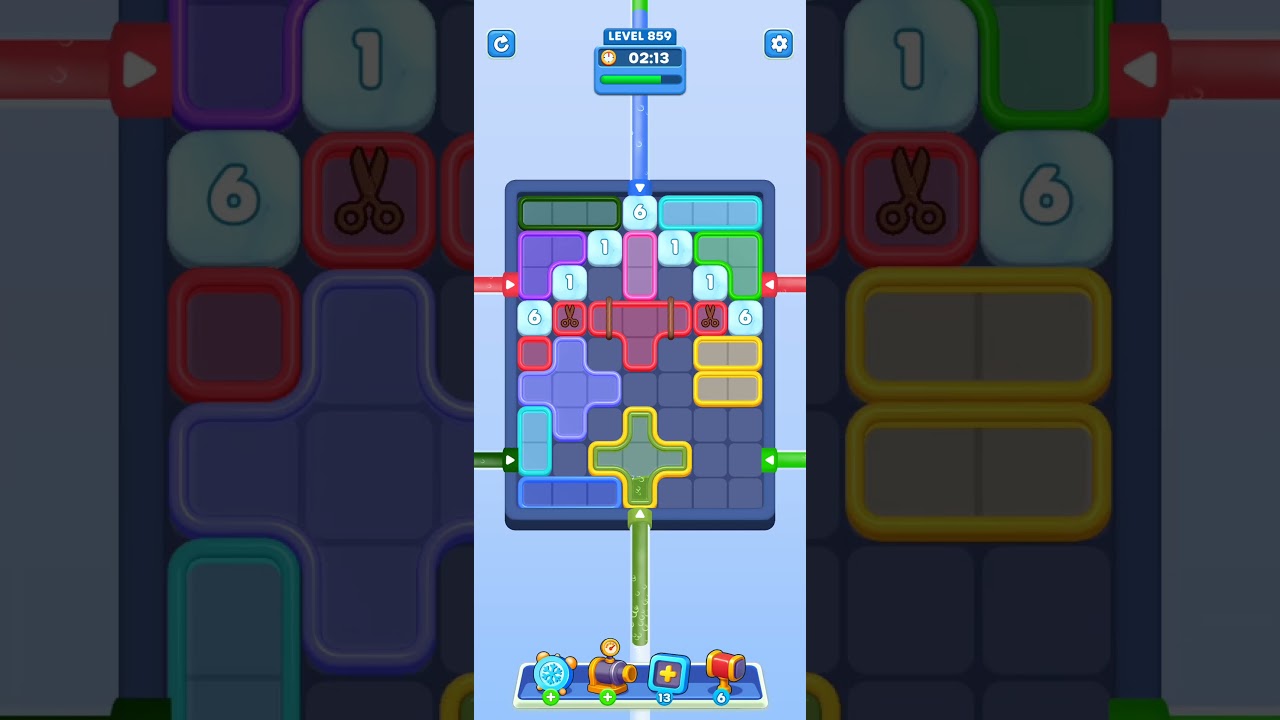
Task: Open the settings gear
Action: [x=779, y=44]
